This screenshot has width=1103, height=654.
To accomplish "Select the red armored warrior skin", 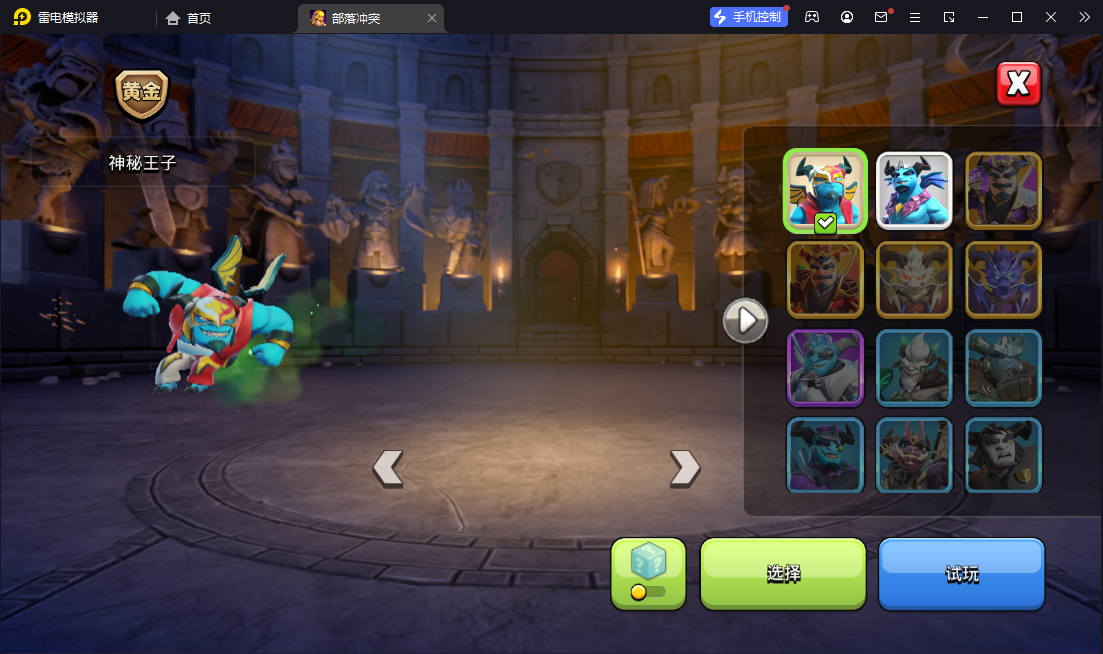I will click(x=824, y=279).
